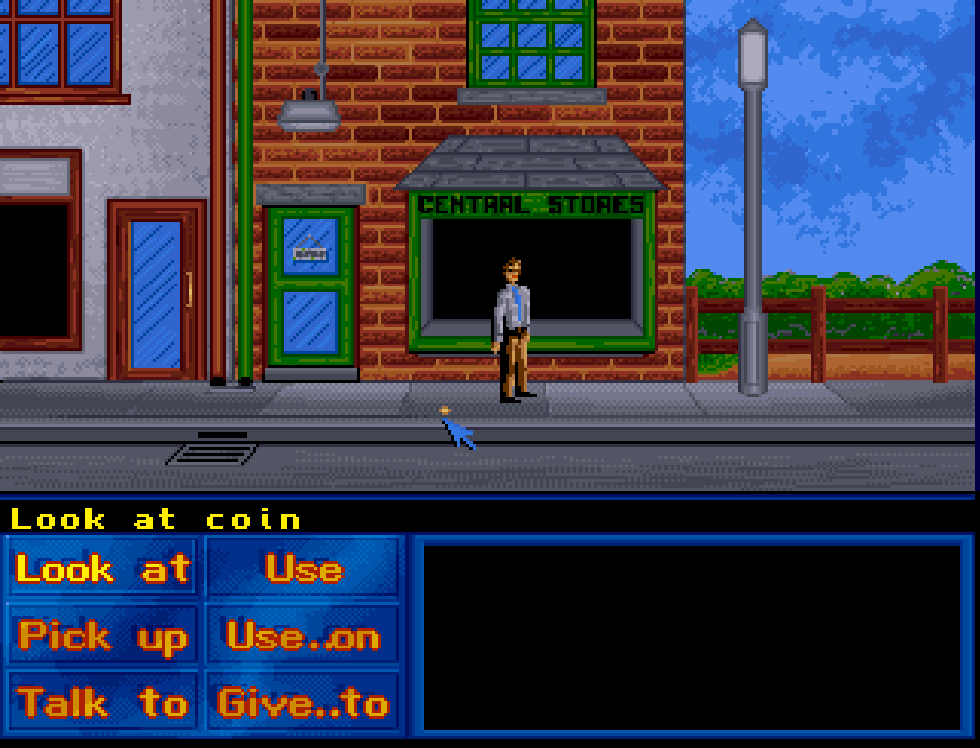Viewport: 980px width, 748px height.
Task: Activate the Give..to verb
Action: pos(304,703)
